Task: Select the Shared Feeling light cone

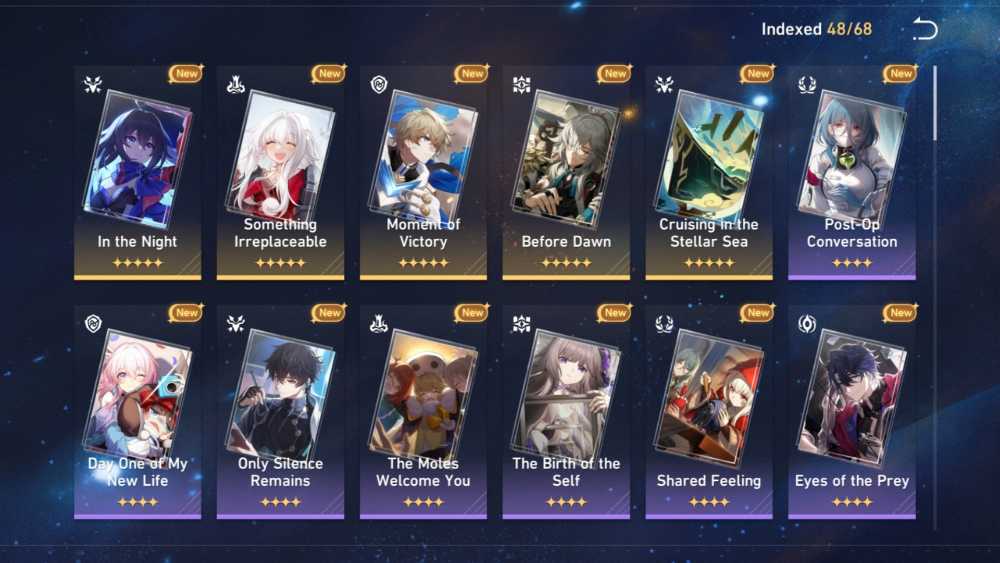Action: [708, 411]
